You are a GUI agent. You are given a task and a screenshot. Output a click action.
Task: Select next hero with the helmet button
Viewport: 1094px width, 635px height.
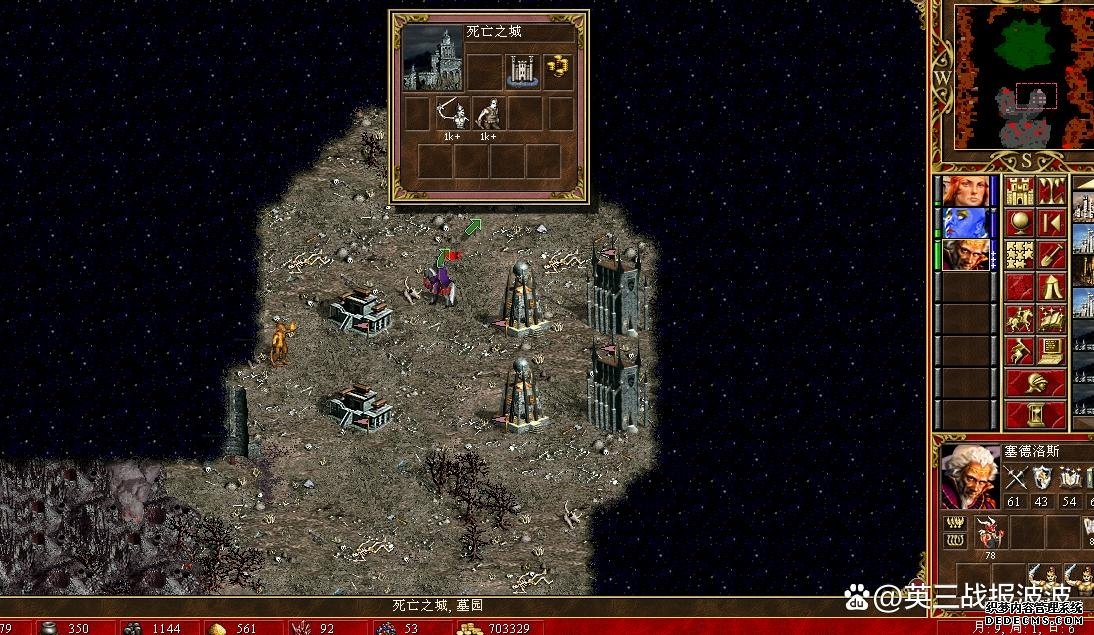1035,383
